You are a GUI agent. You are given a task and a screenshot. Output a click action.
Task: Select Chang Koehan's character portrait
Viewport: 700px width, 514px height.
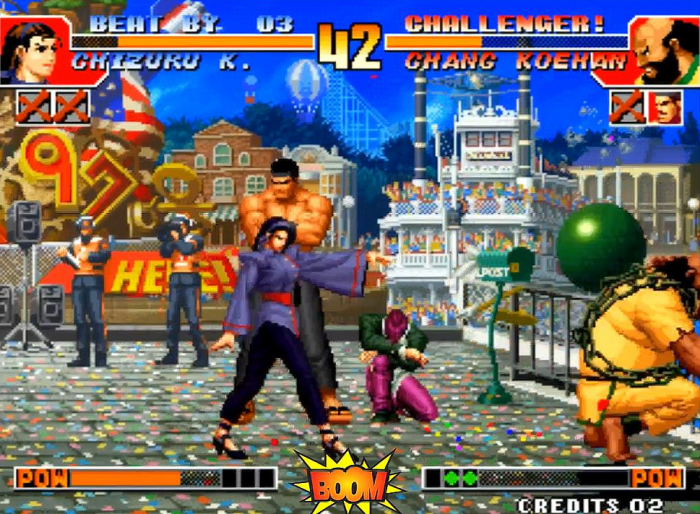pos(663,50)
